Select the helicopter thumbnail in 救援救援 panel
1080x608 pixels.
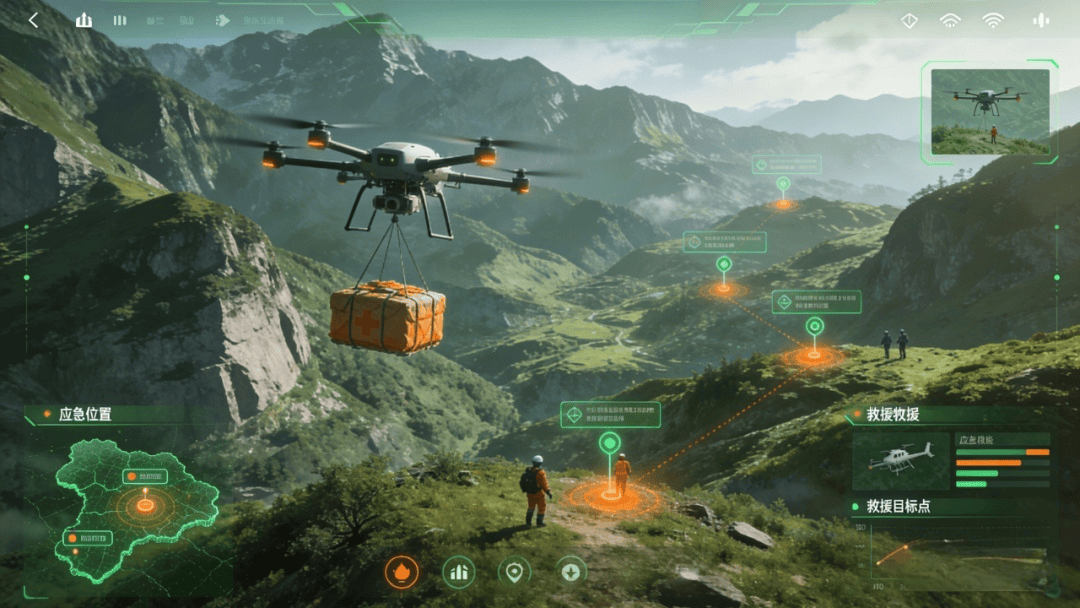901,460
